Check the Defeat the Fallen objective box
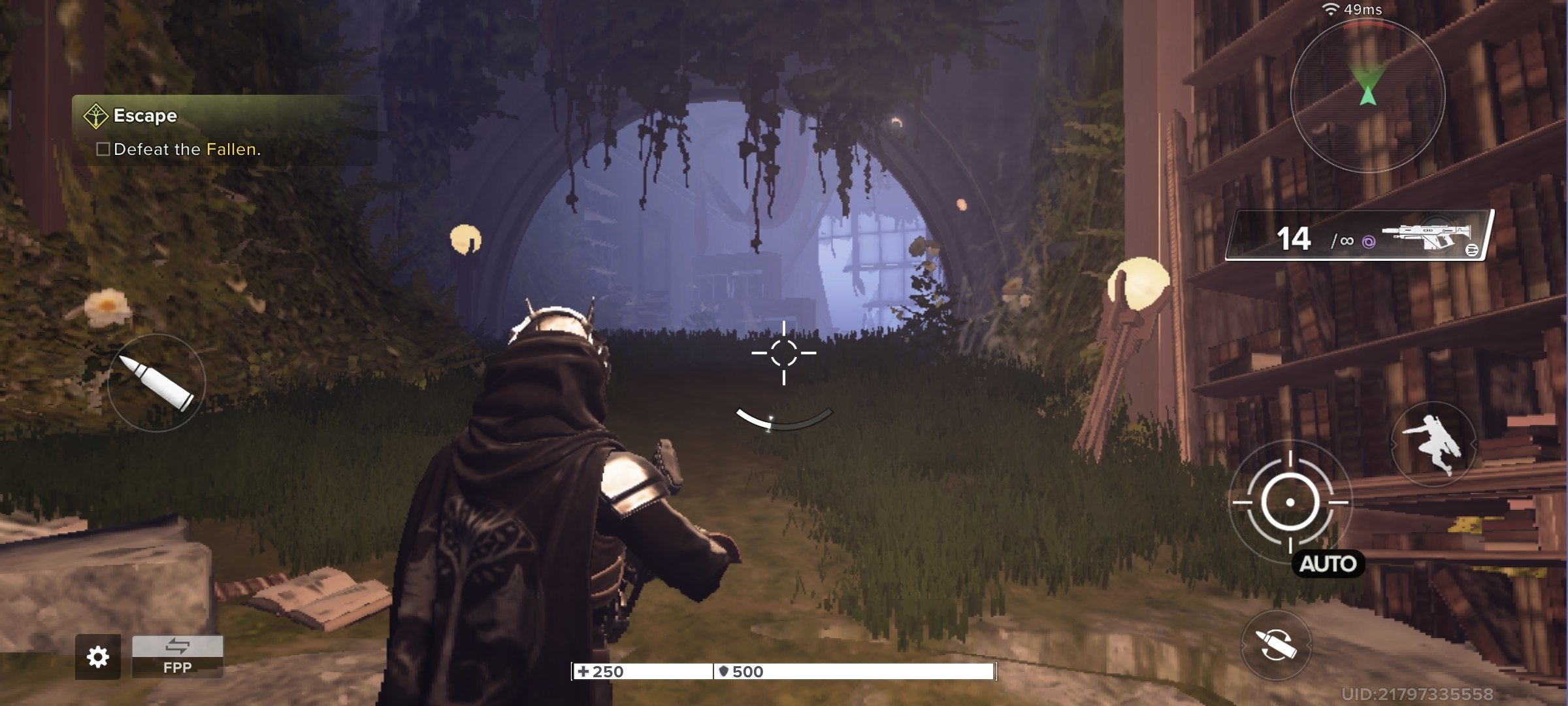 click(103, 151)
